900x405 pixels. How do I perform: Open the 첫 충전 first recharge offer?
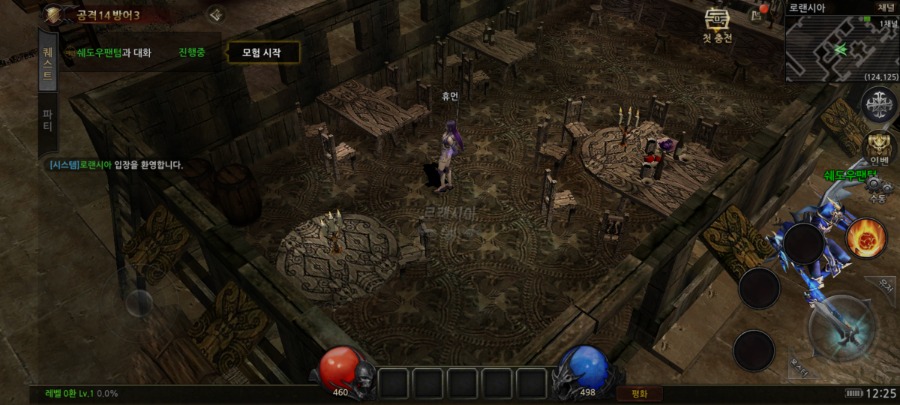716,25
